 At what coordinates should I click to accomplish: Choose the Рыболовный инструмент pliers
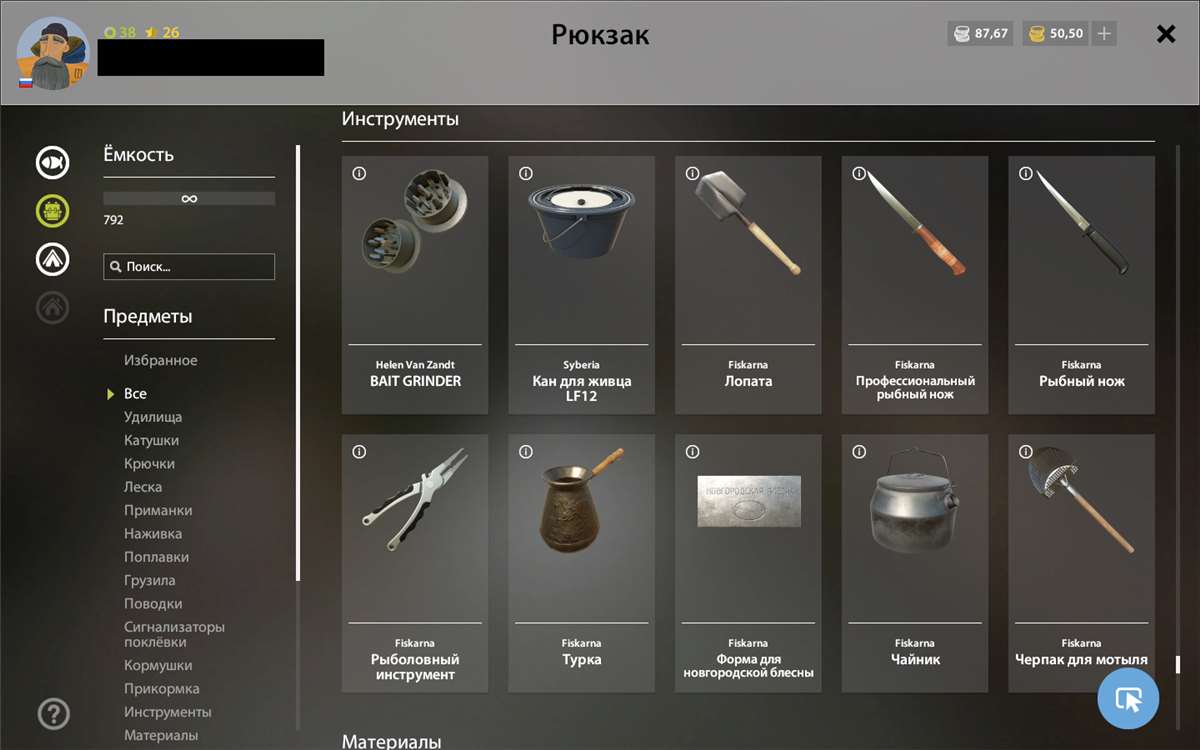coord(415,562)
